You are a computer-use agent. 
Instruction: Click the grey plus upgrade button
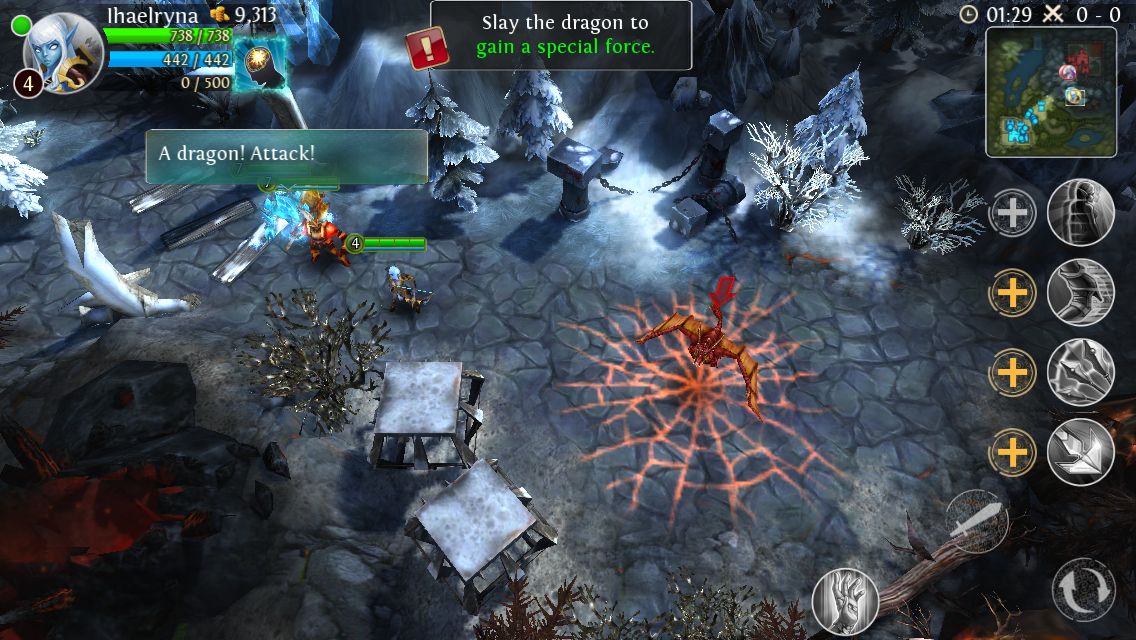click(x=1012, y=213)
